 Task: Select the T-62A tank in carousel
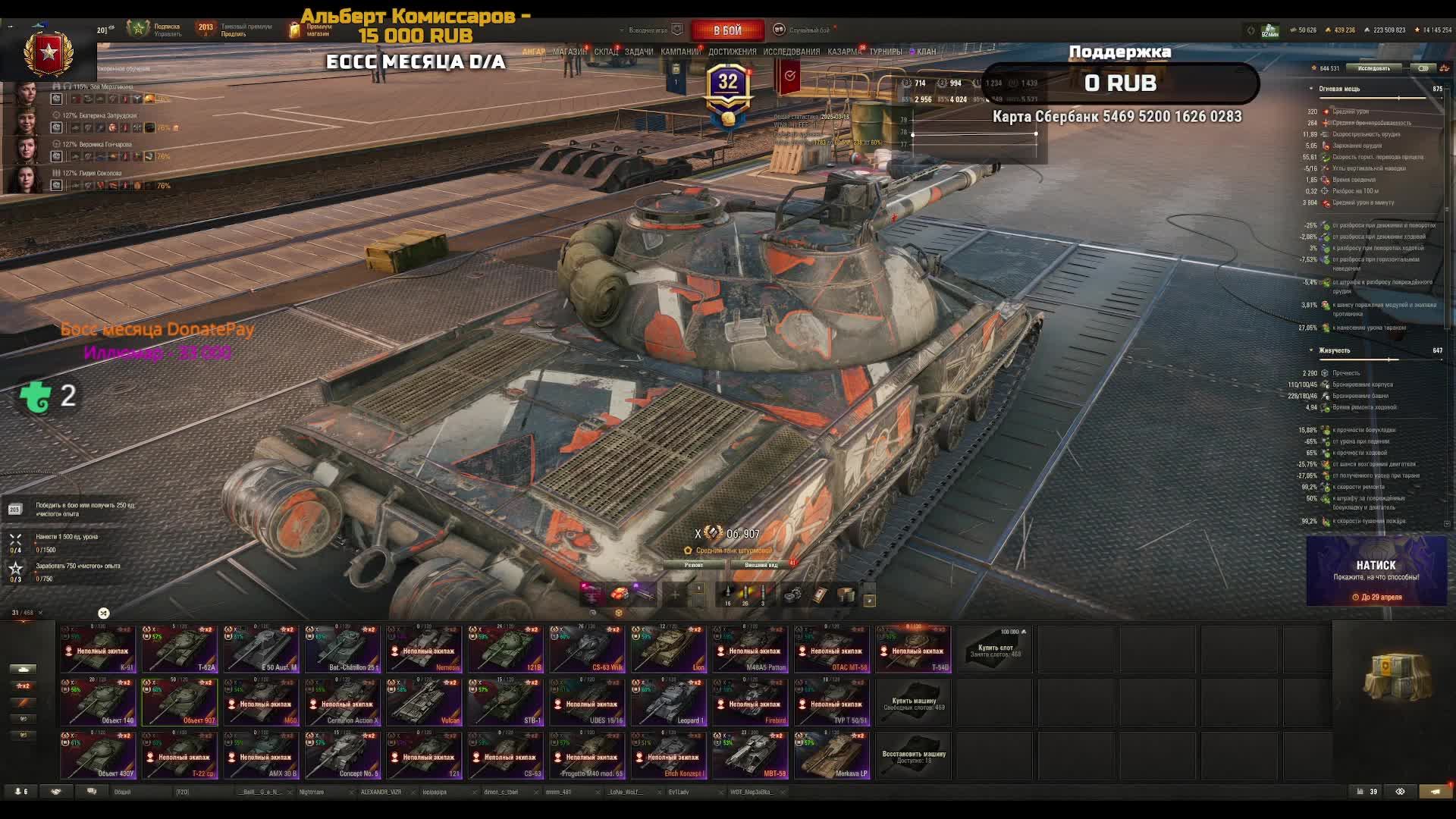(180, 649)
